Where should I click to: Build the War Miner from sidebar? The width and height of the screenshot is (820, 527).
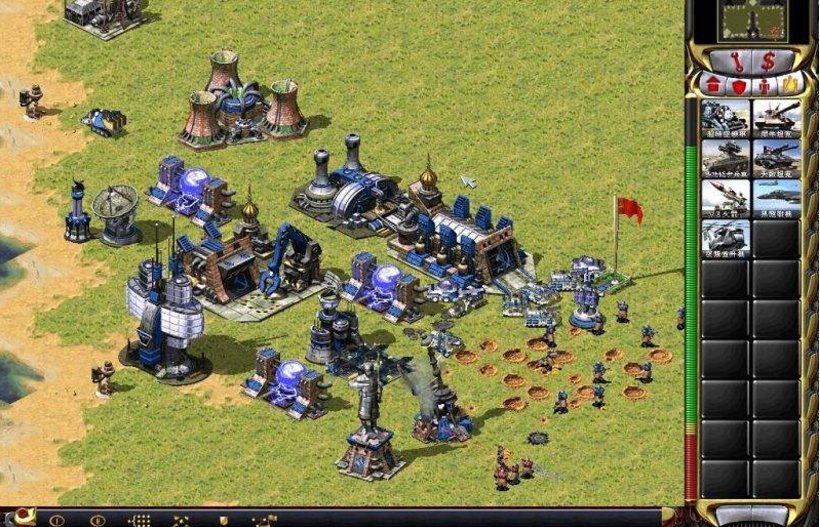click(726, 117)
